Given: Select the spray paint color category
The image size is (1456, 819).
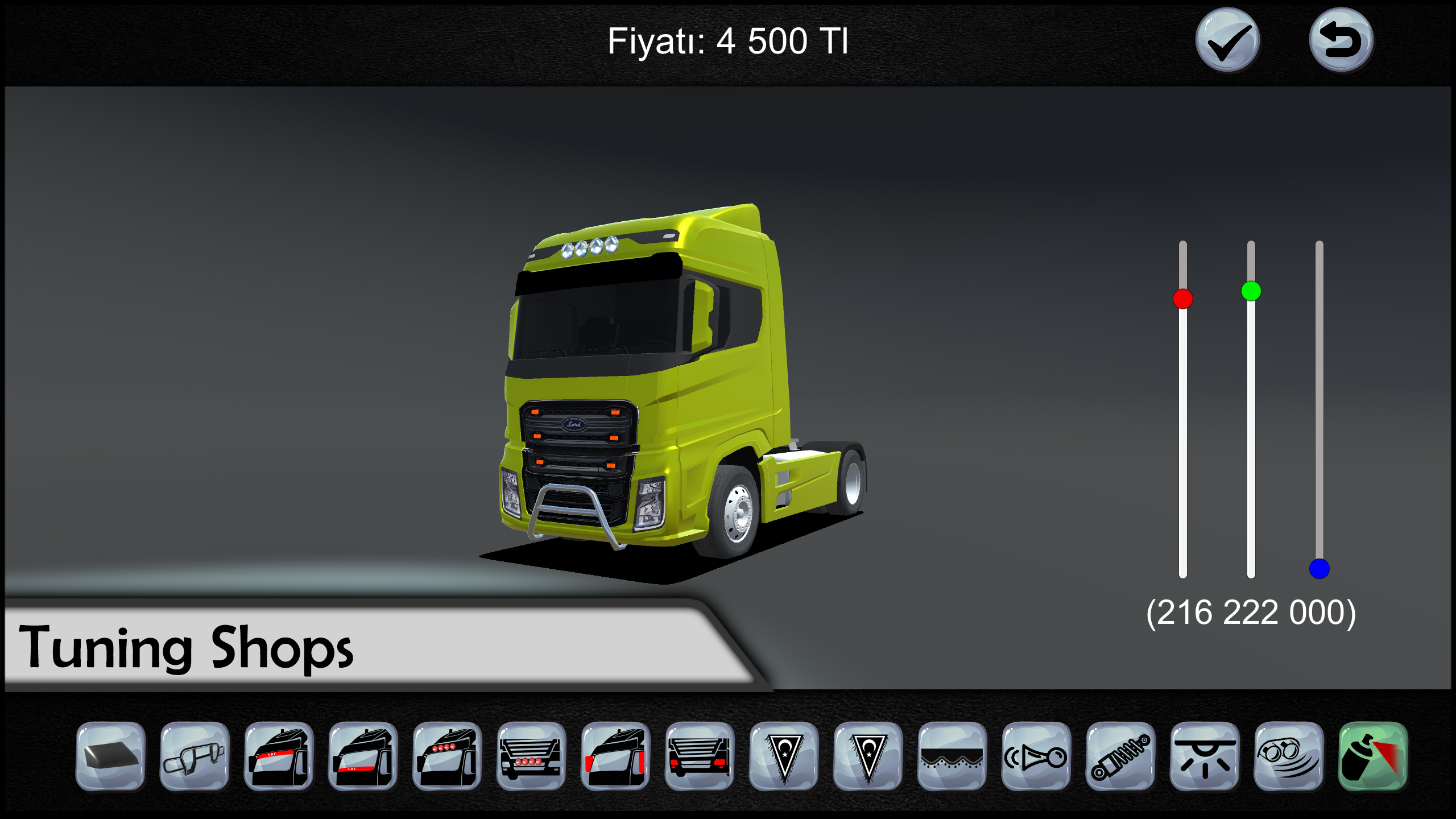Looking at the screenshot, I should tap(1373, 756).
